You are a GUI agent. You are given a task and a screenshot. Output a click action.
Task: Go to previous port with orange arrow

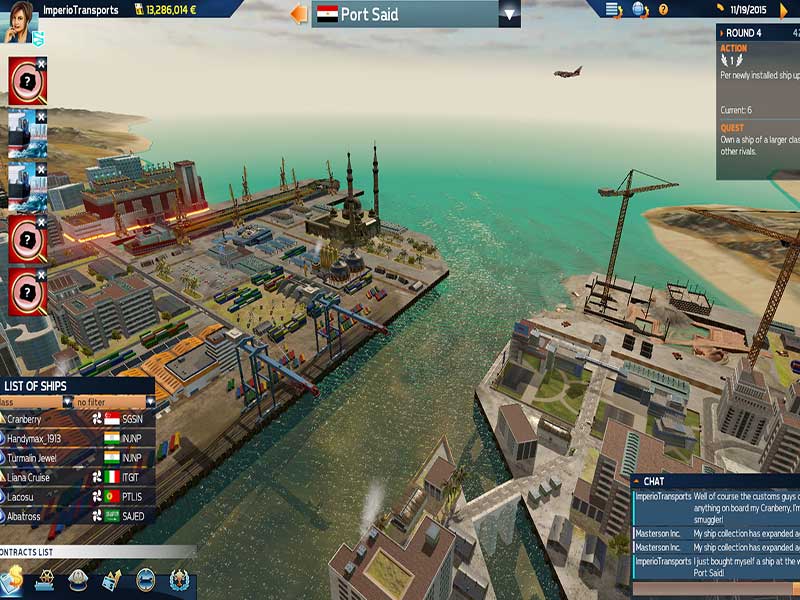coord(298,14)
